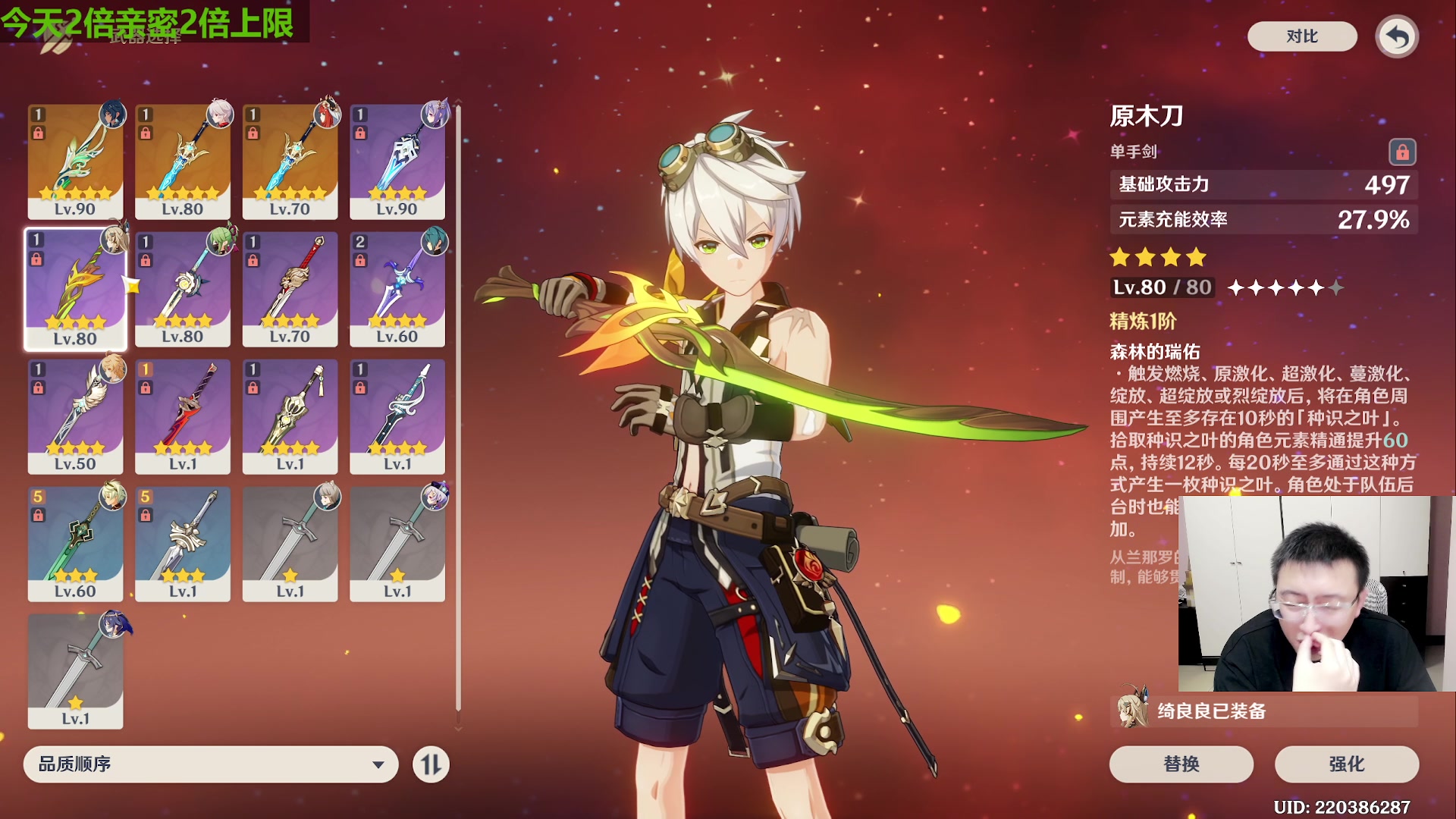
Task: Toggle the ascending/descending sort order button
Action: click(431, 764)
